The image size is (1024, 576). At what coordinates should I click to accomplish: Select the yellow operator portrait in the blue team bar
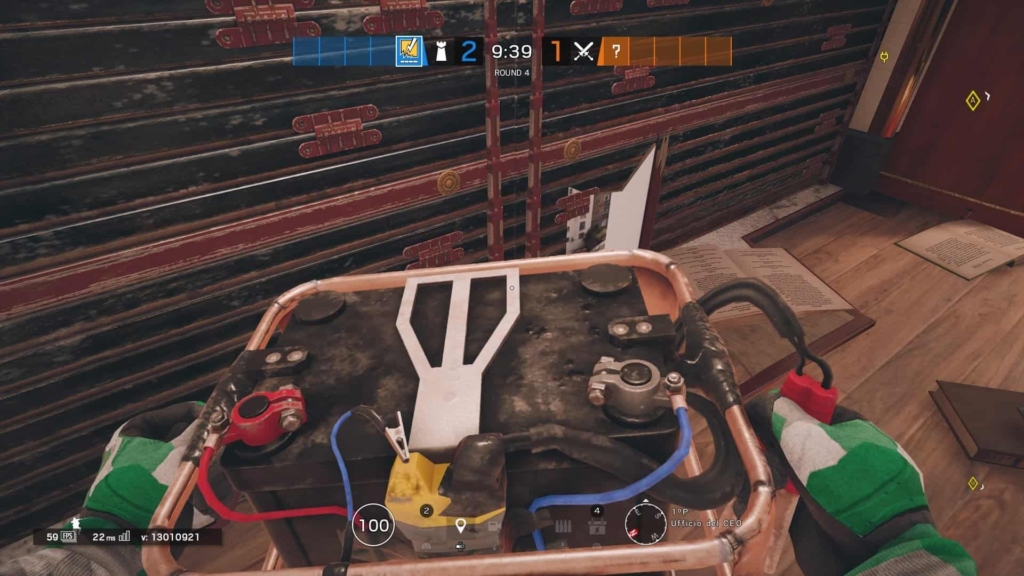point(409,51)
